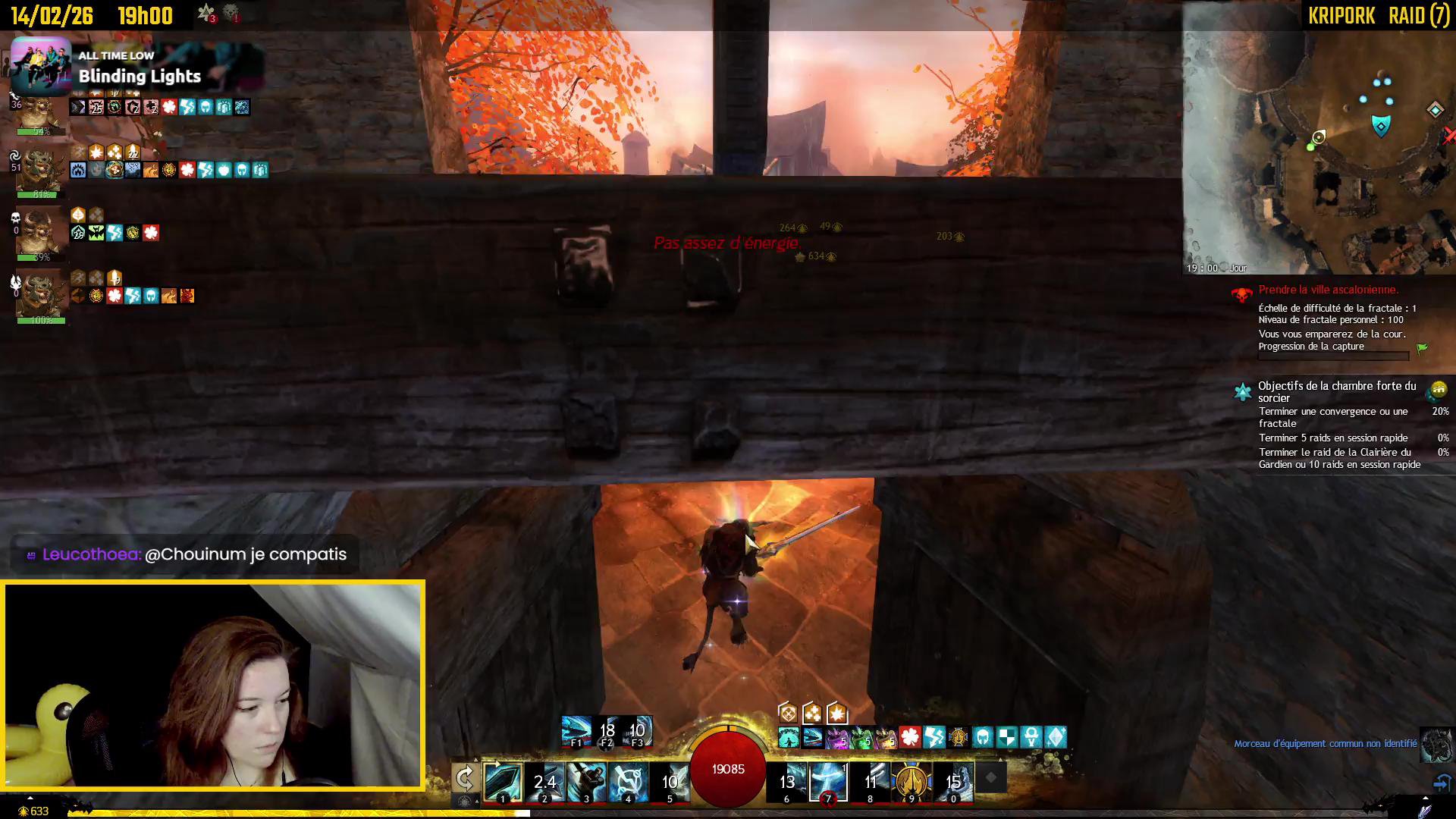The height and width of the screenshot is (819, 1456).
Task: Select the downed party member with skull icon
Action: tap(40, 233)
